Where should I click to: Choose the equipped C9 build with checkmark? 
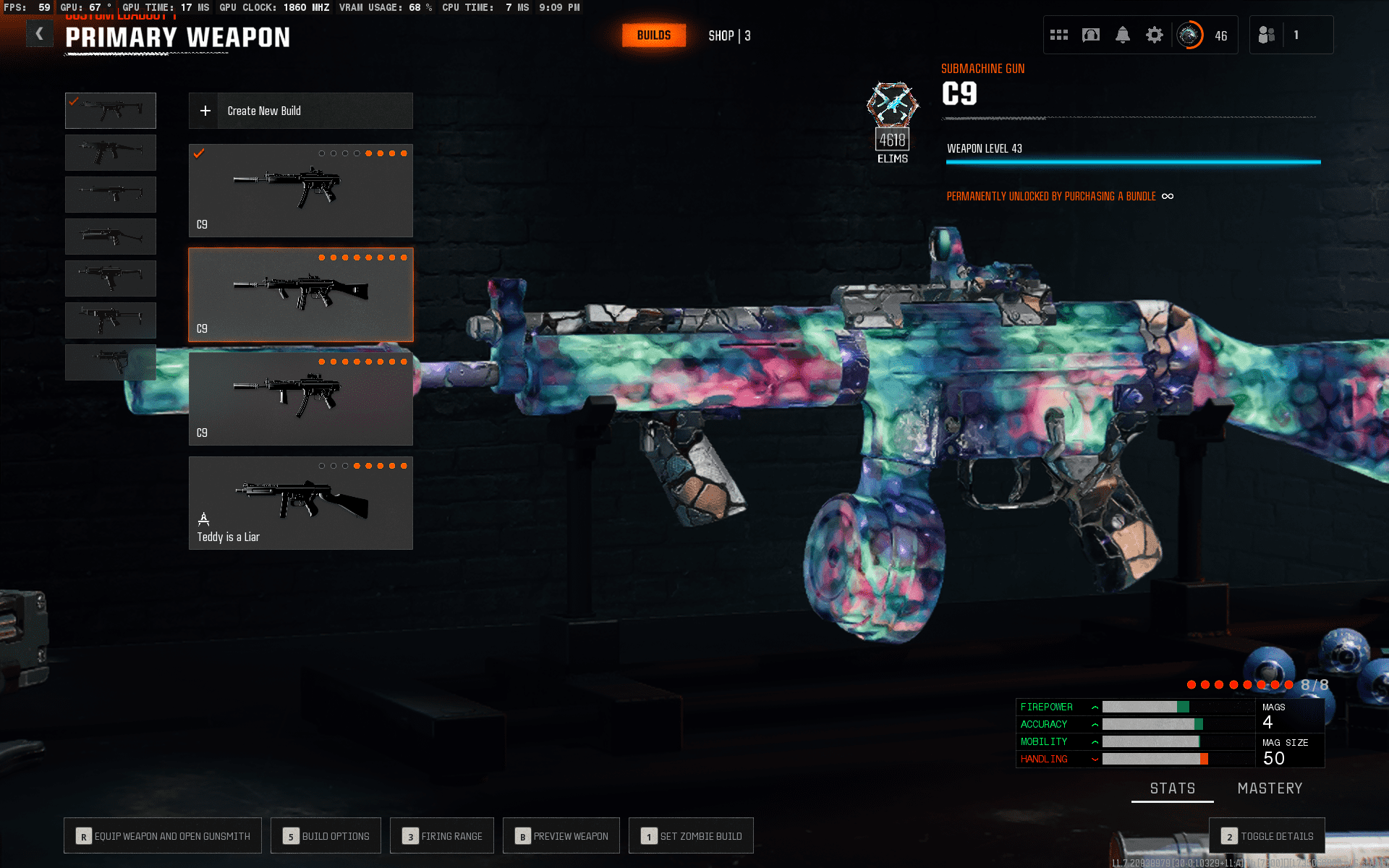click(x=300, y=190)
